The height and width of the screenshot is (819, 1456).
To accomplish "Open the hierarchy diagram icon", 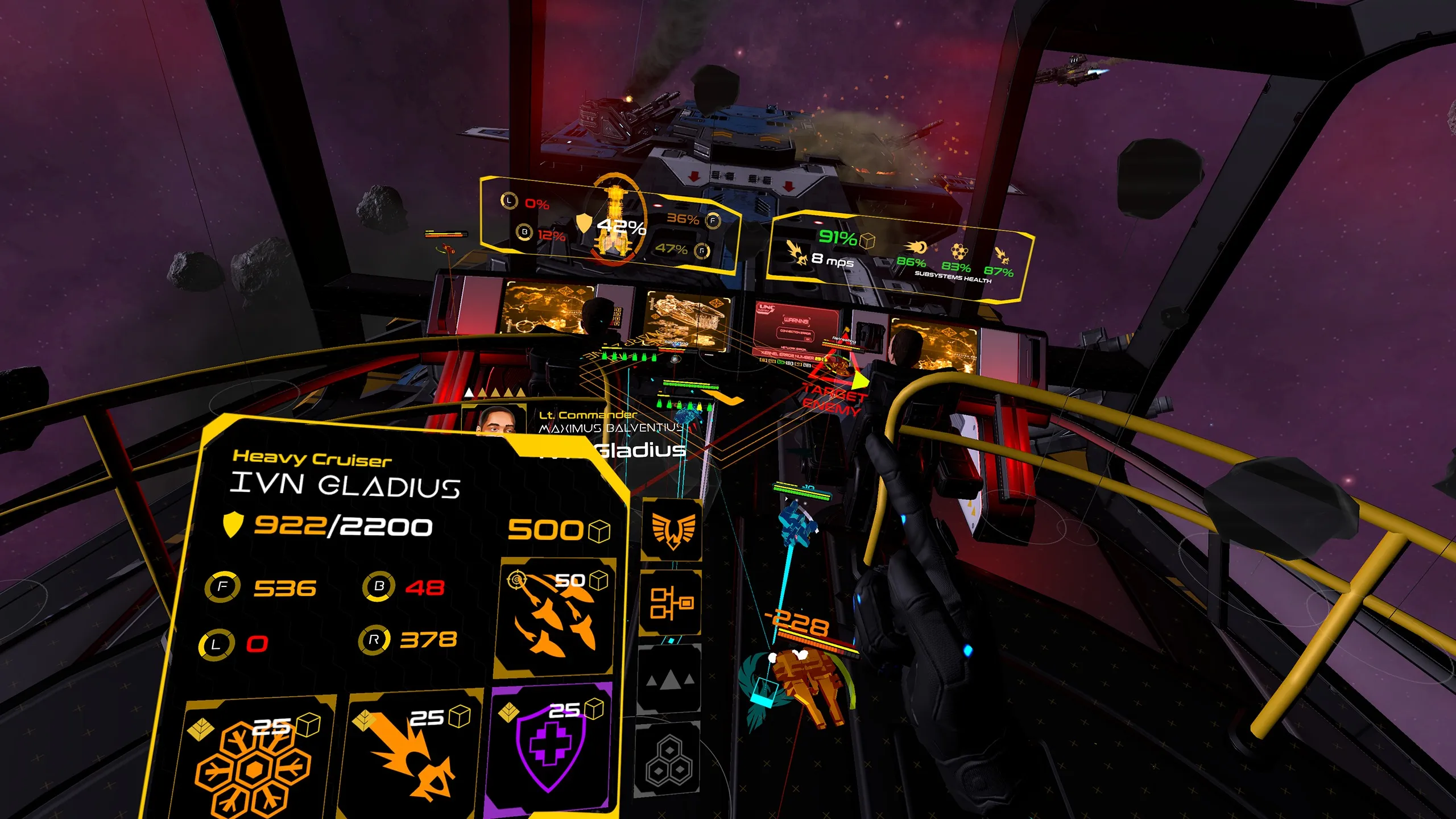I will [671, 603].
